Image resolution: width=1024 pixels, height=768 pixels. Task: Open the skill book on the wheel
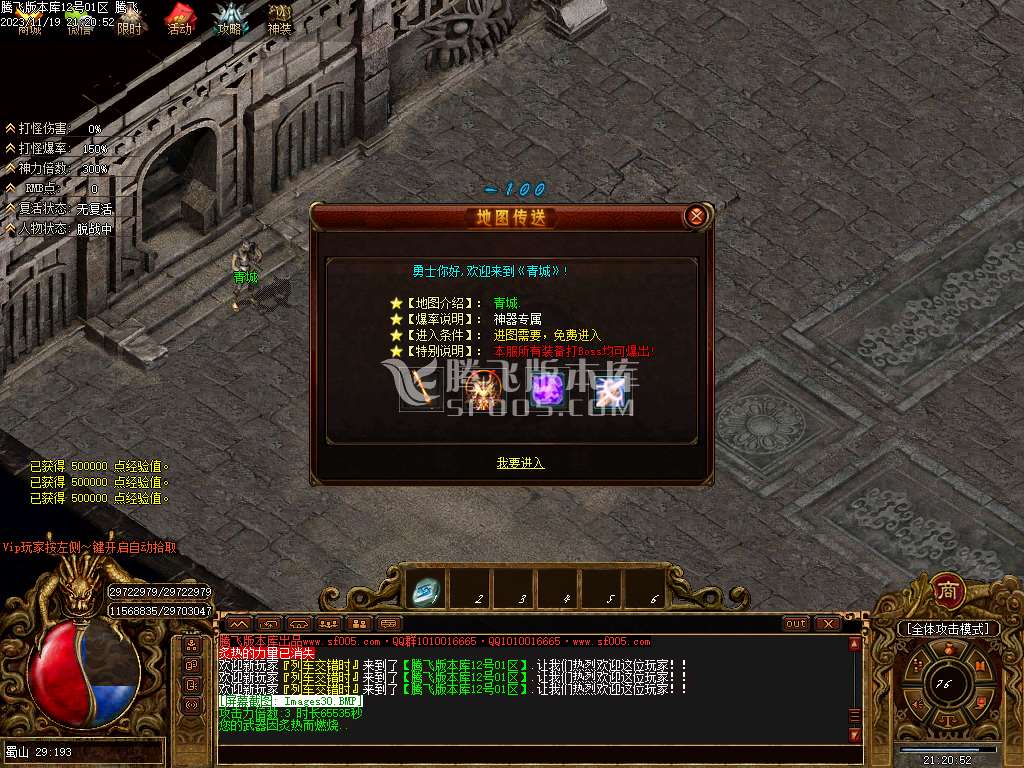(981, 664)
